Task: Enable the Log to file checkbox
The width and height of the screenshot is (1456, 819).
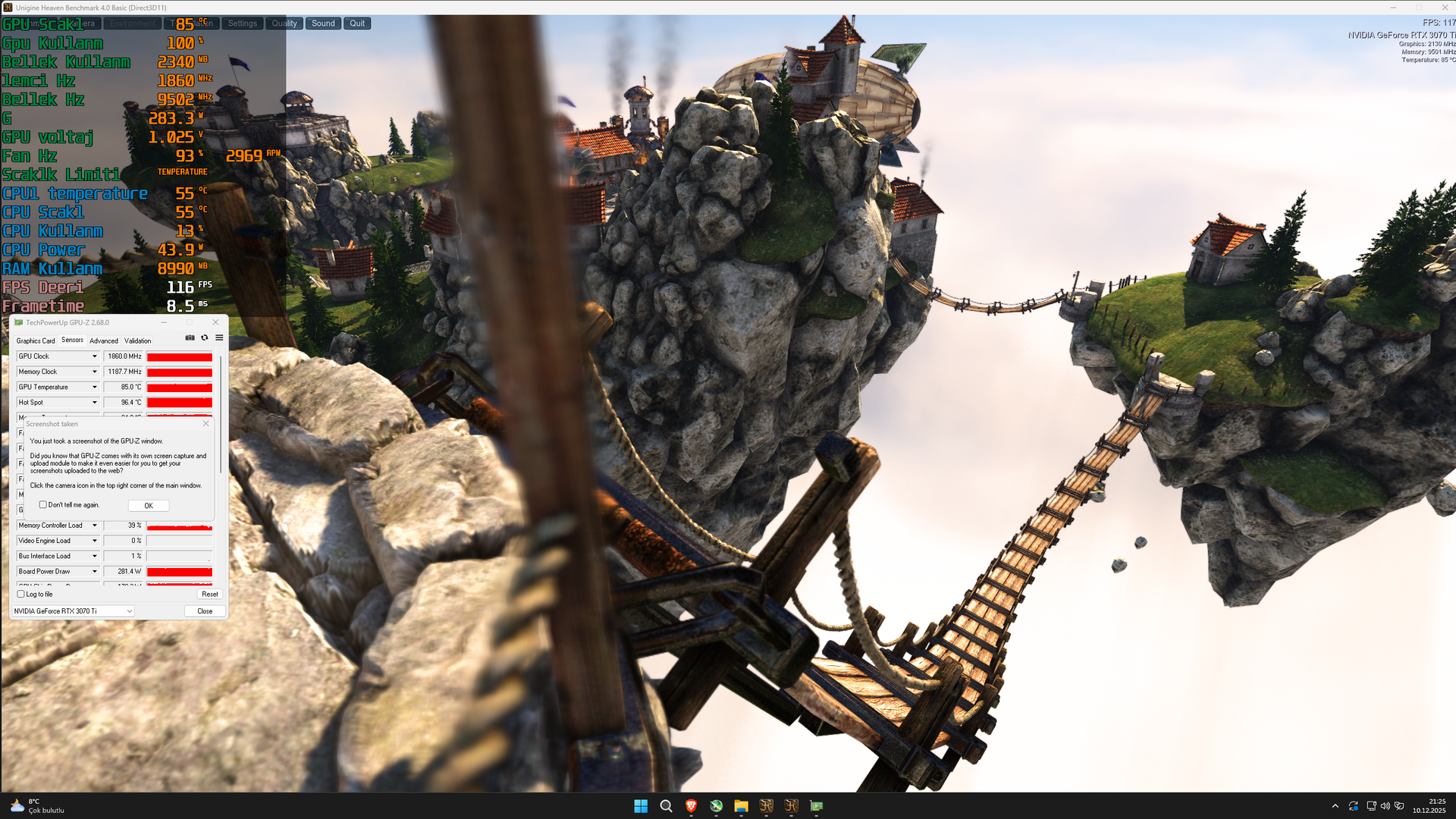Action: [x=21, y=594]
